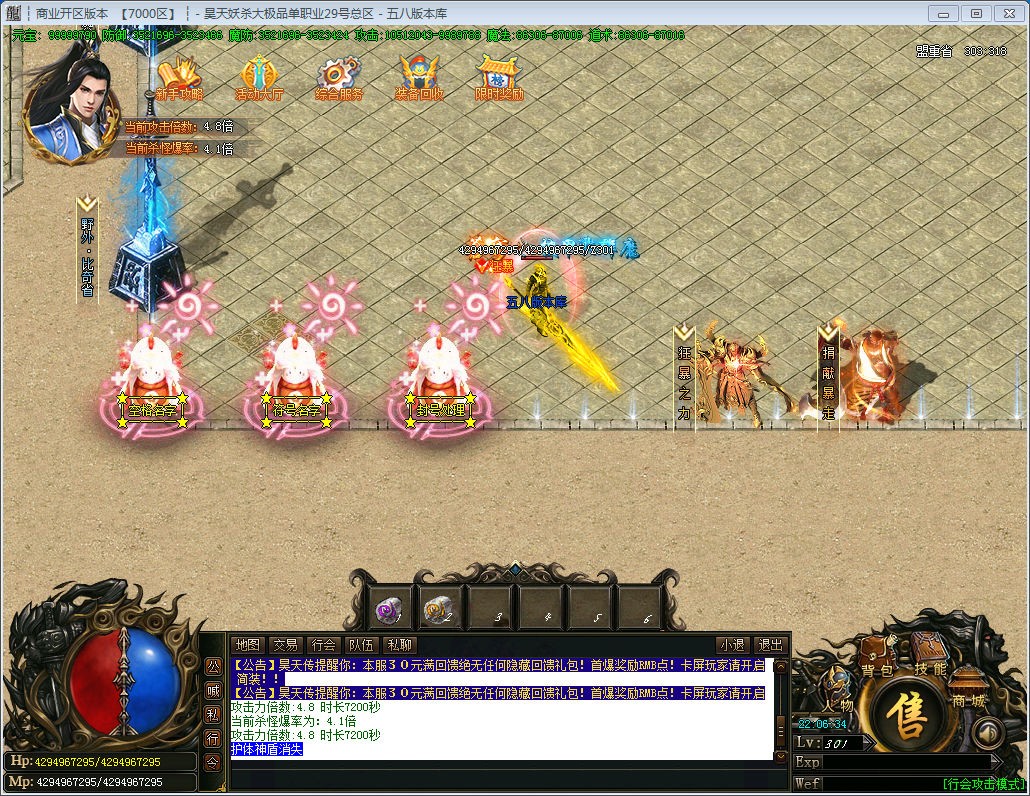Switch to 私聊 private chat
The width and height of the screenshot is (1030, 796).
pos(400,645)
